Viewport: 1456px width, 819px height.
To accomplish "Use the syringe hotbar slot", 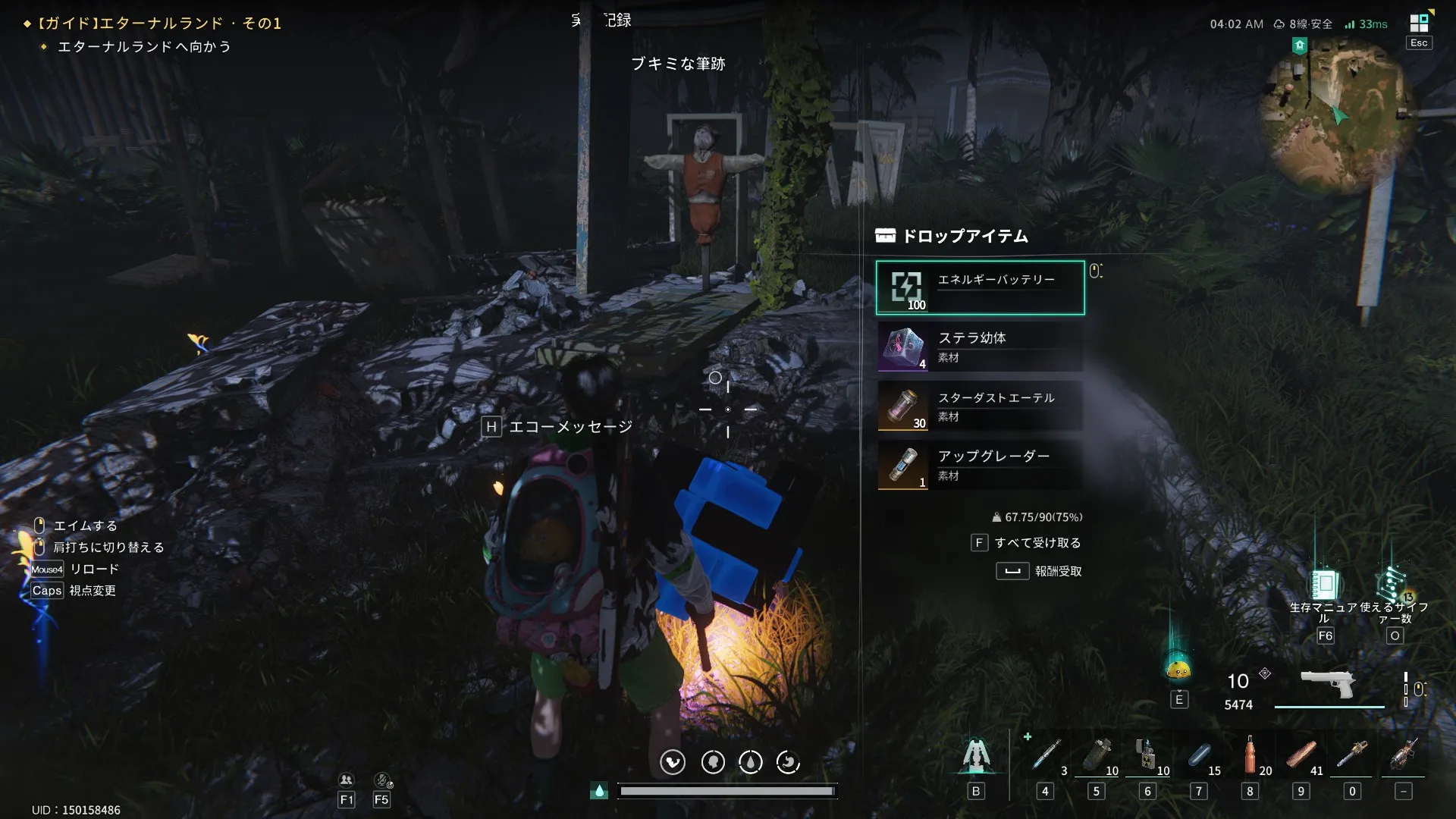I will (1046, 755).
